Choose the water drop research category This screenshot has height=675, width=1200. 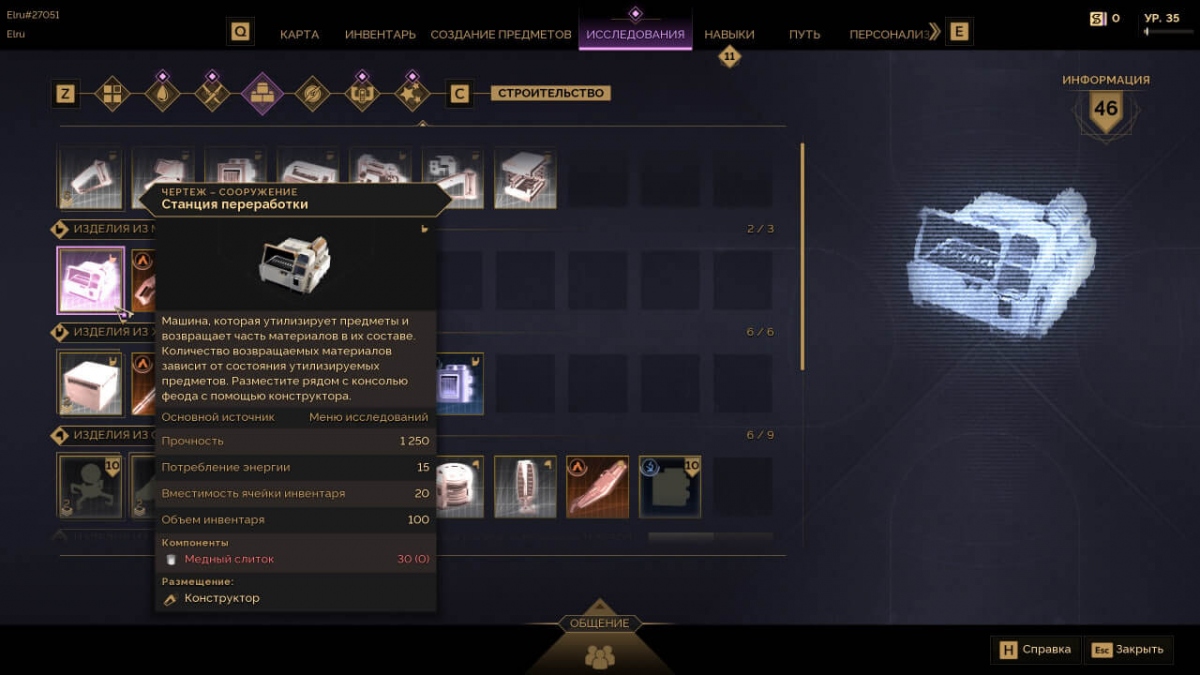[x=162, y=94]
